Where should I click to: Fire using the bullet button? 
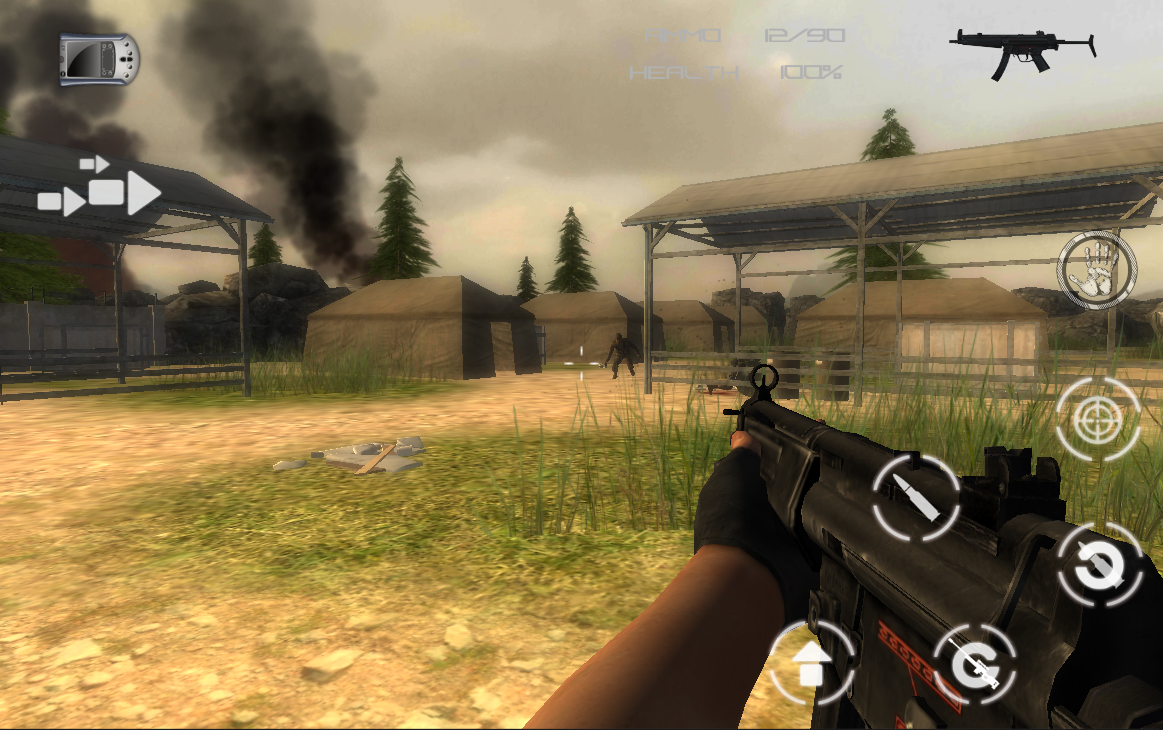(916, 496)
